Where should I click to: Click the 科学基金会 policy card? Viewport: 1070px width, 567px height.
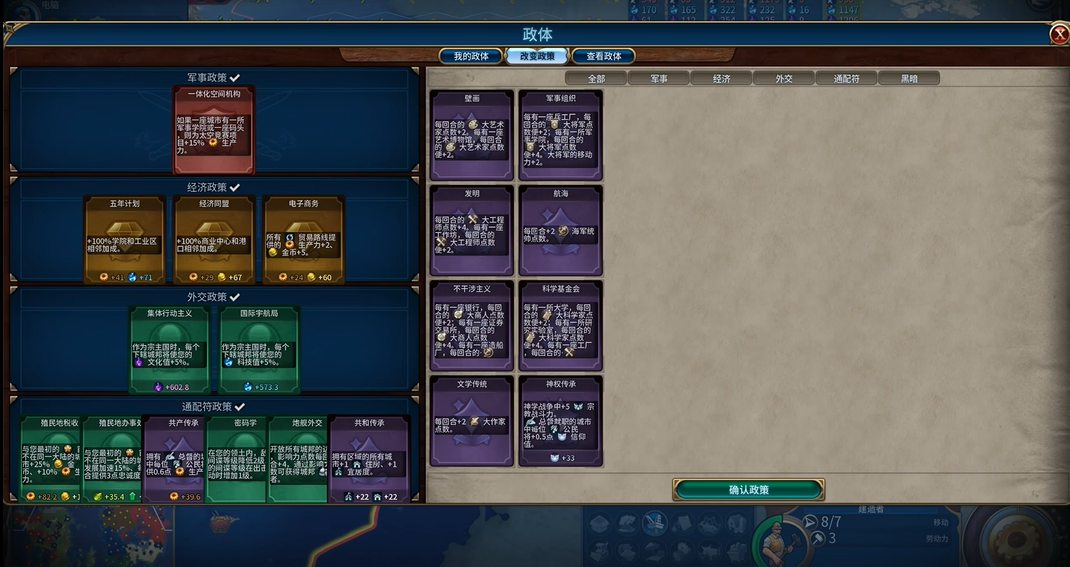tap(560, 325)
